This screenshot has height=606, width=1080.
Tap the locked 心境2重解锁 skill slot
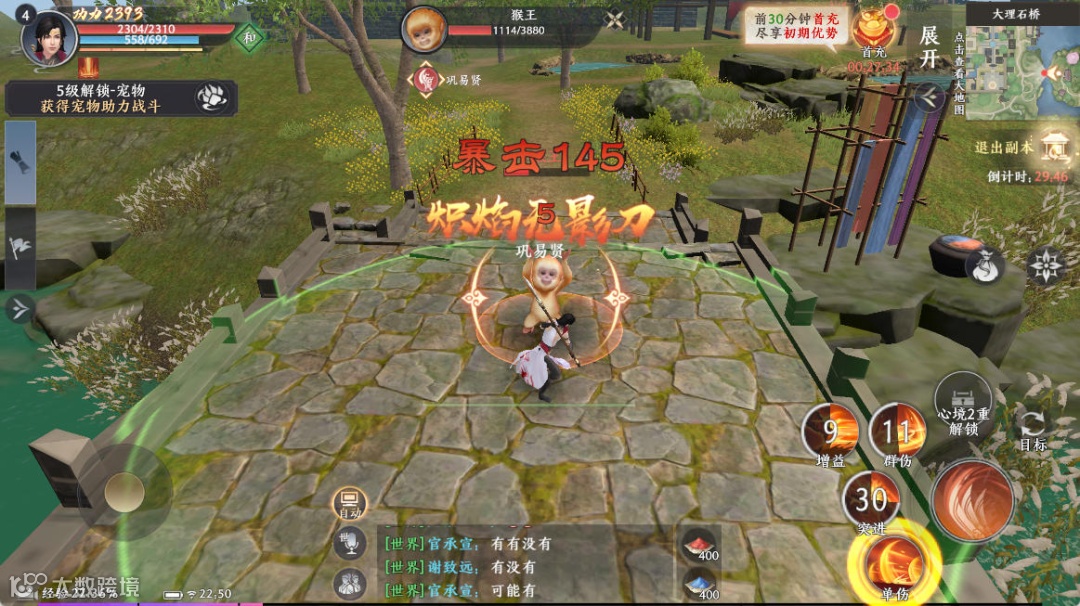point(962,403)
